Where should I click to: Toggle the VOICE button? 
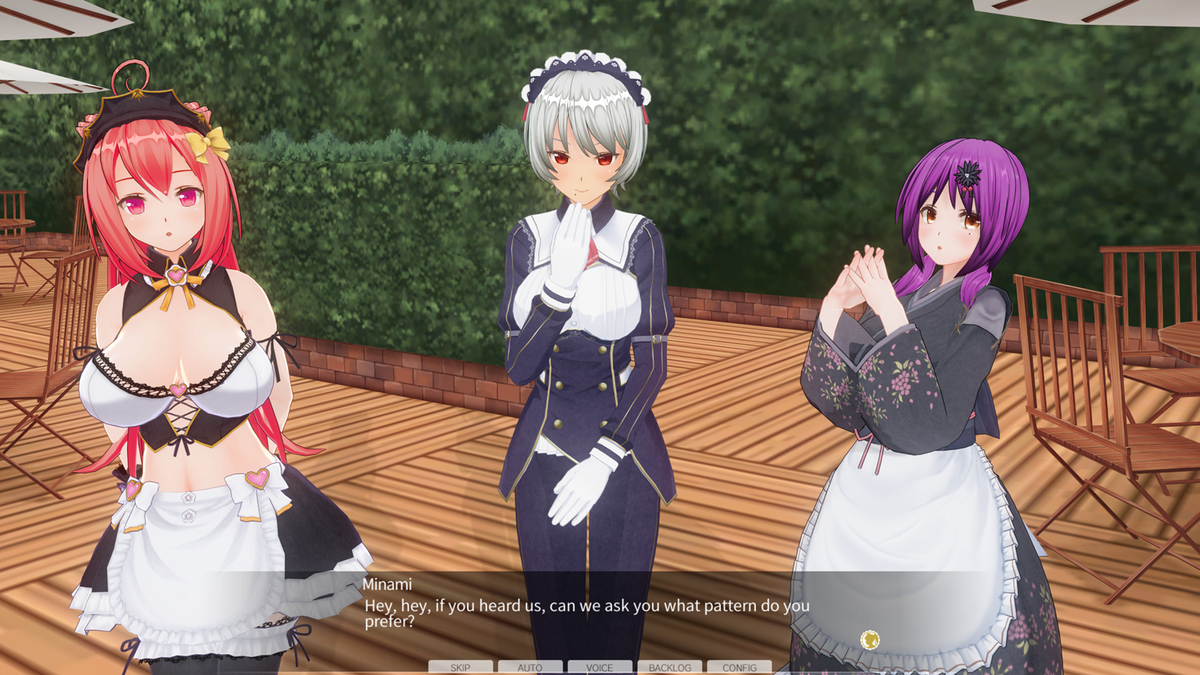(x=600, y=667)
